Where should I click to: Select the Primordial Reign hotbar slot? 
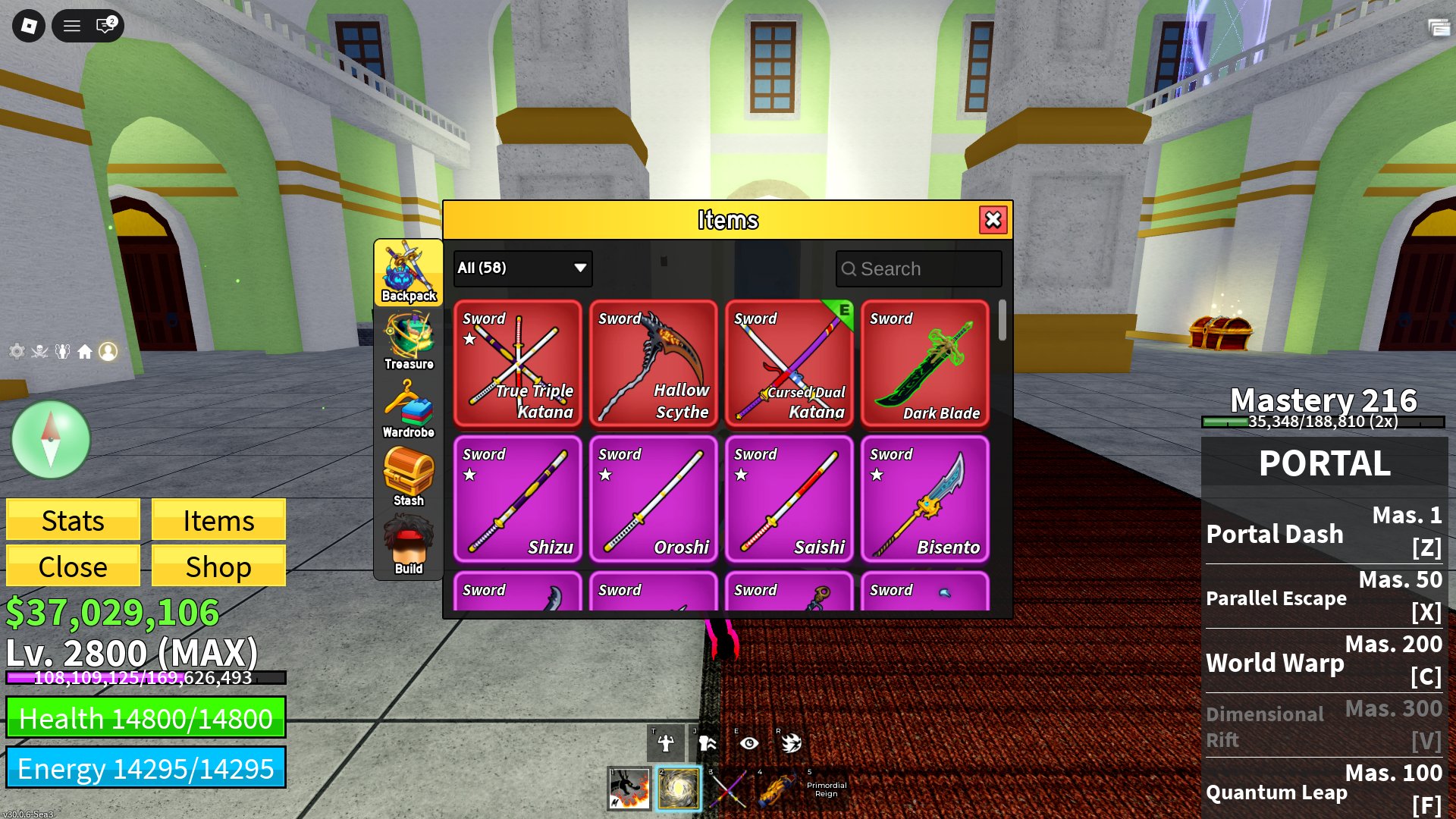click(825, 789)
